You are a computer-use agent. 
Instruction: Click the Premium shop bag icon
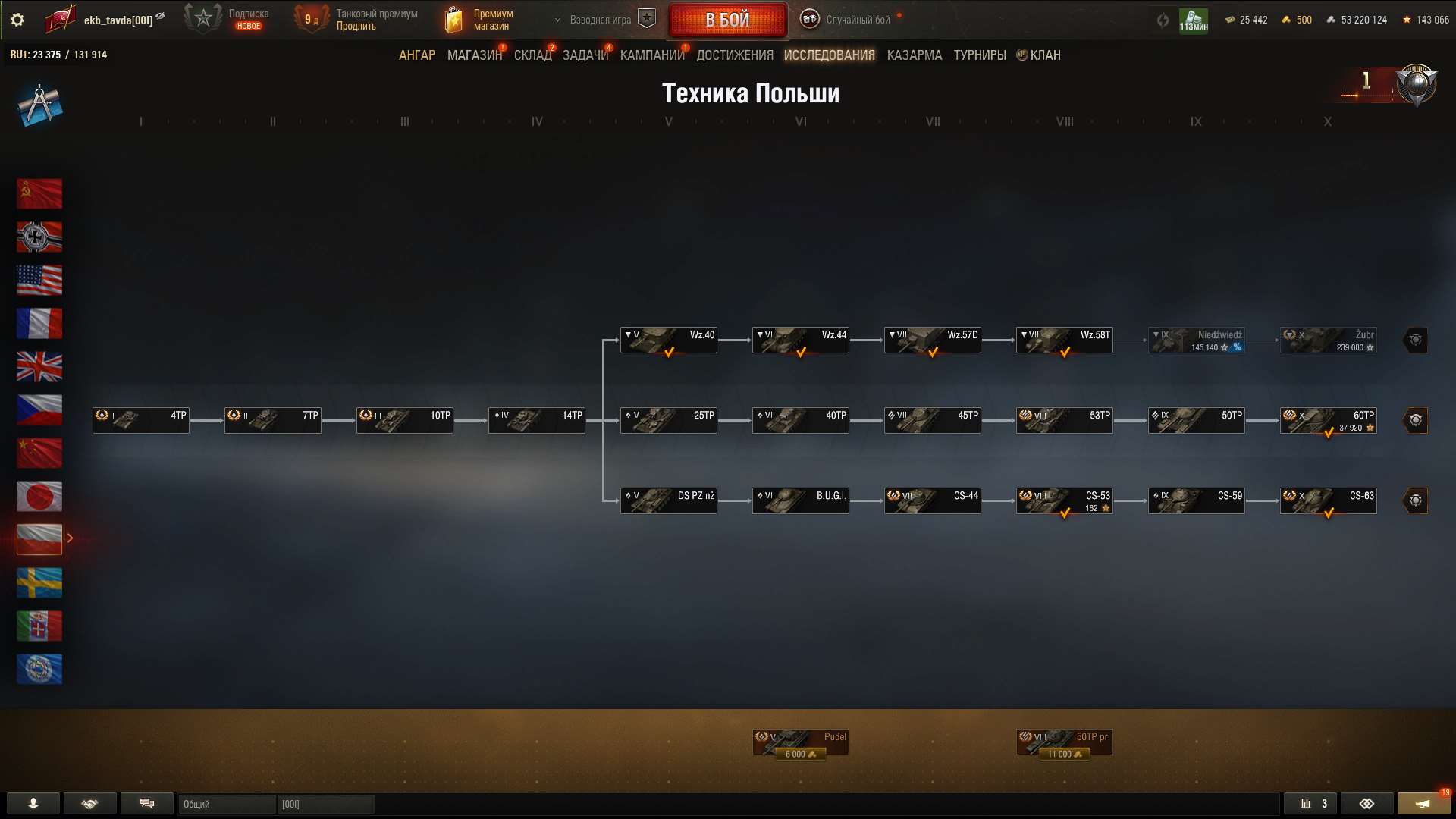pyautogui.click(x=453, y=19)
